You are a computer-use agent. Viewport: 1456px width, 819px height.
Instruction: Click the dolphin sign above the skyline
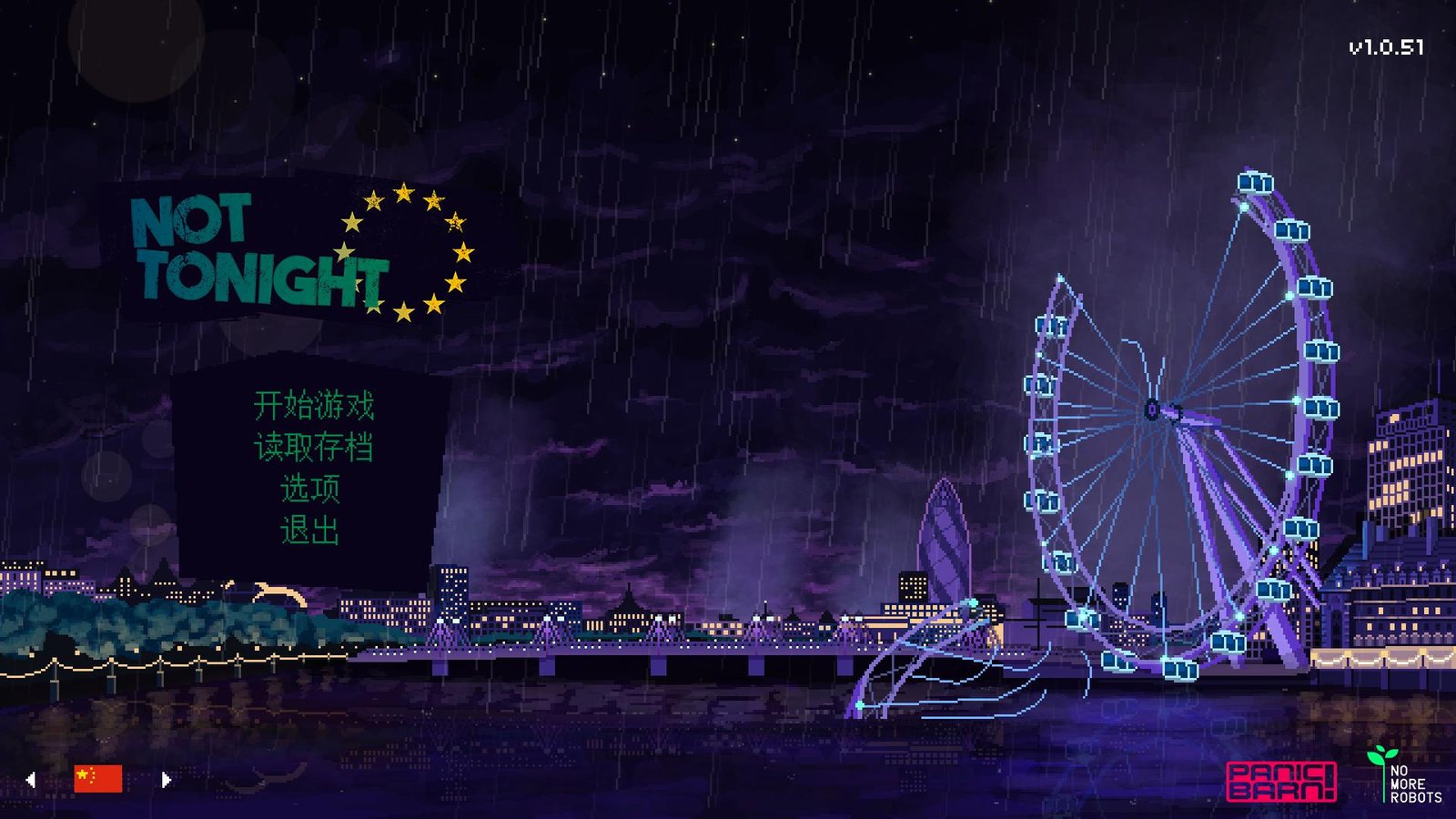pyautogui.click(x=276, y=591)
